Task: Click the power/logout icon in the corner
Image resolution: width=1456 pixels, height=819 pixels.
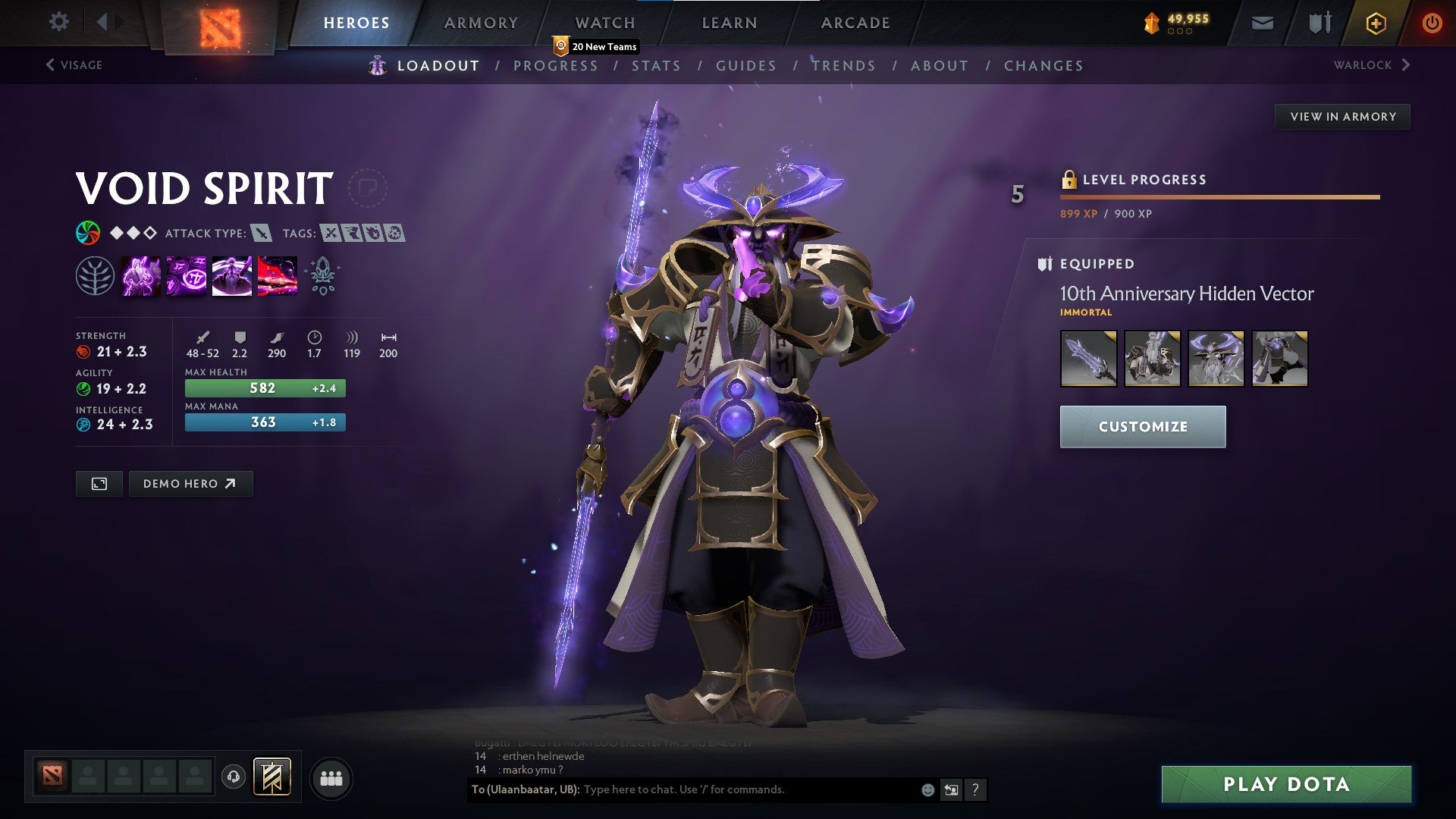Action: (x=1433, y=22)
